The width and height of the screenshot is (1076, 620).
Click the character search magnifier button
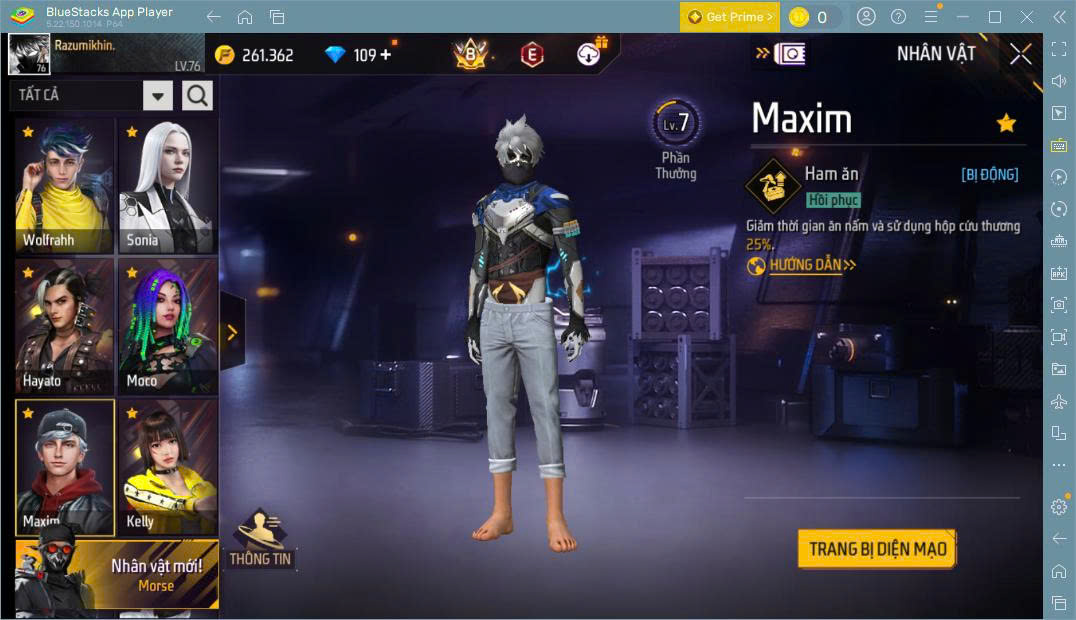pyautogui.click(x=197, y=96)
